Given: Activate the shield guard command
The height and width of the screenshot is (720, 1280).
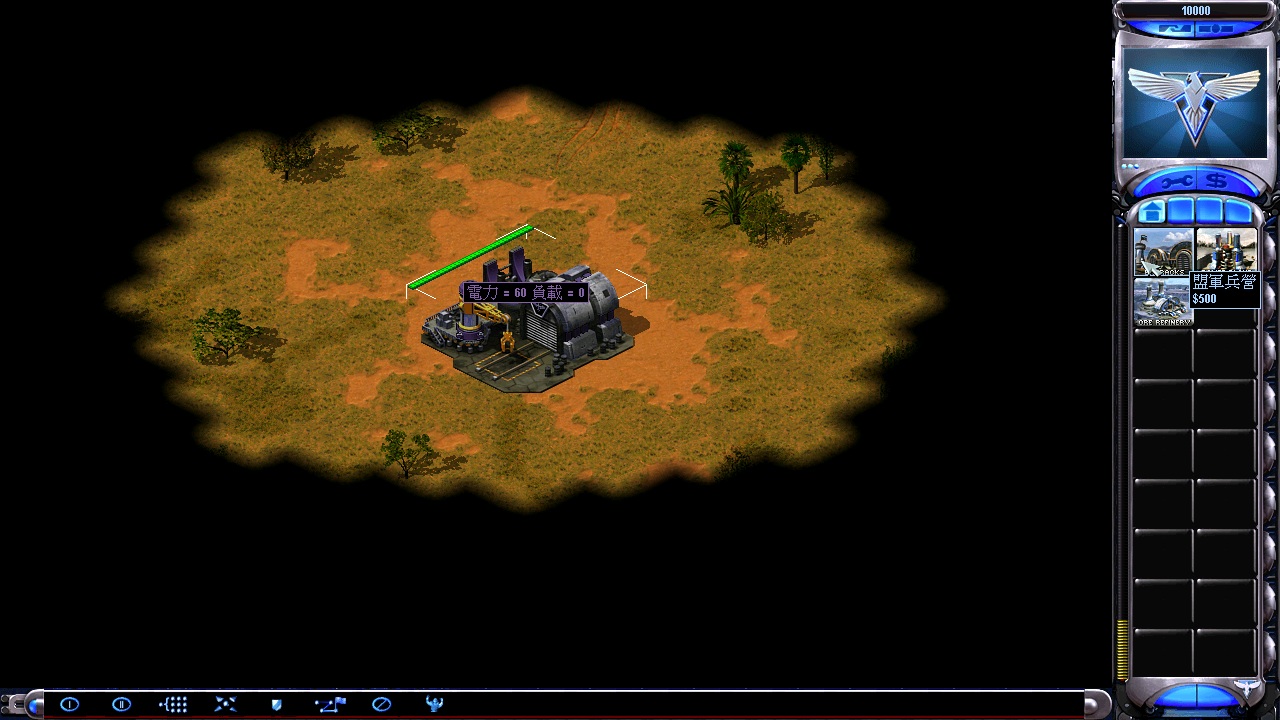Looking at the screenshot, I should point(277,704).
